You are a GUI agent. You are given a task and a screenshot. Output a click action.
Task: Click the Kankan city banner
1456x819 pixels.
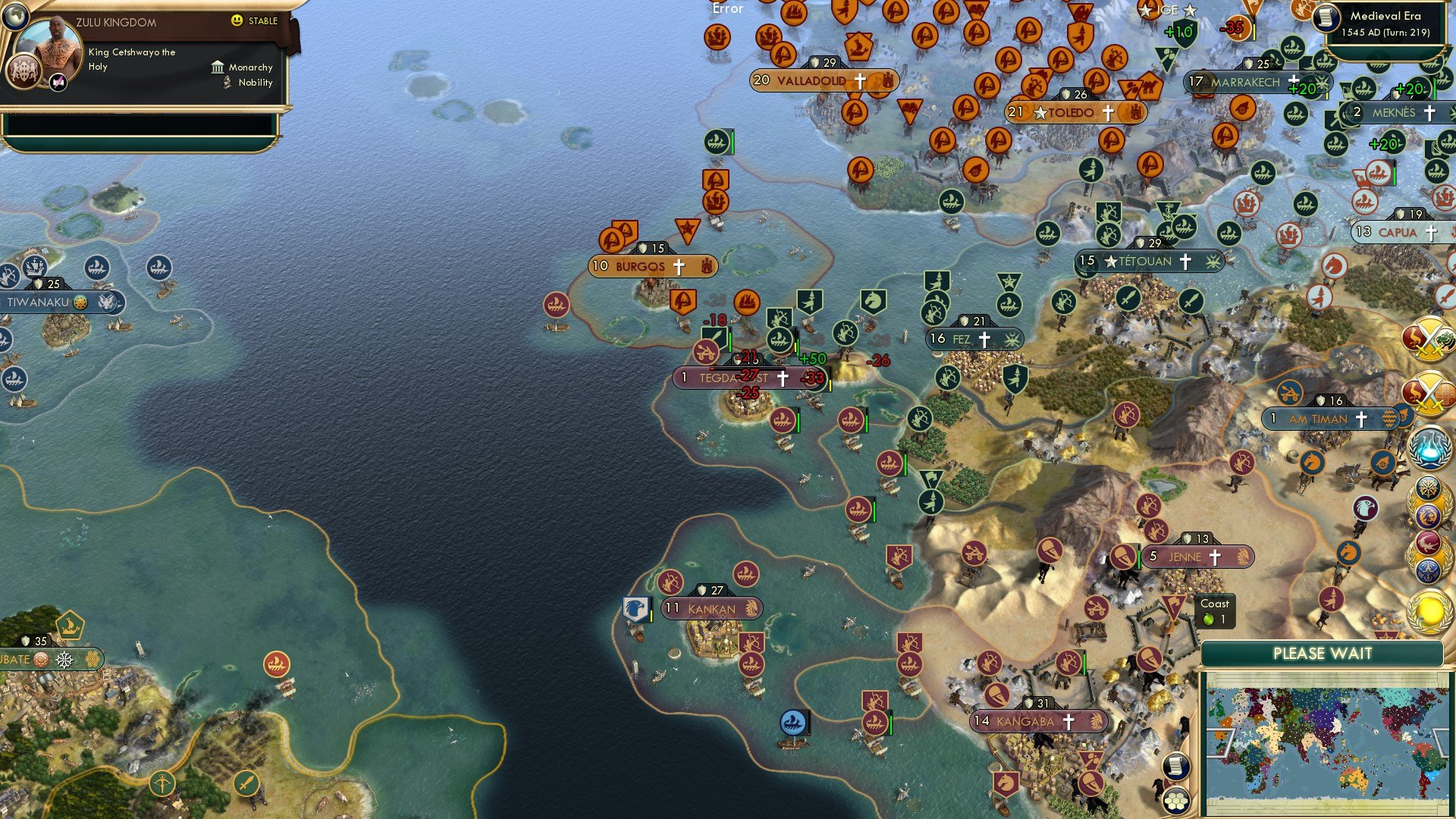(x=711, y=608)
